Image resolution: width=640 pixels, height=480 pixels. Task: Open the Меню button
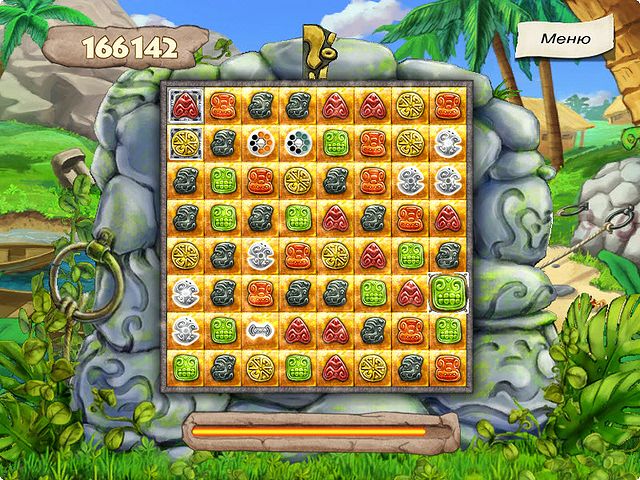[x=565, y=38]
